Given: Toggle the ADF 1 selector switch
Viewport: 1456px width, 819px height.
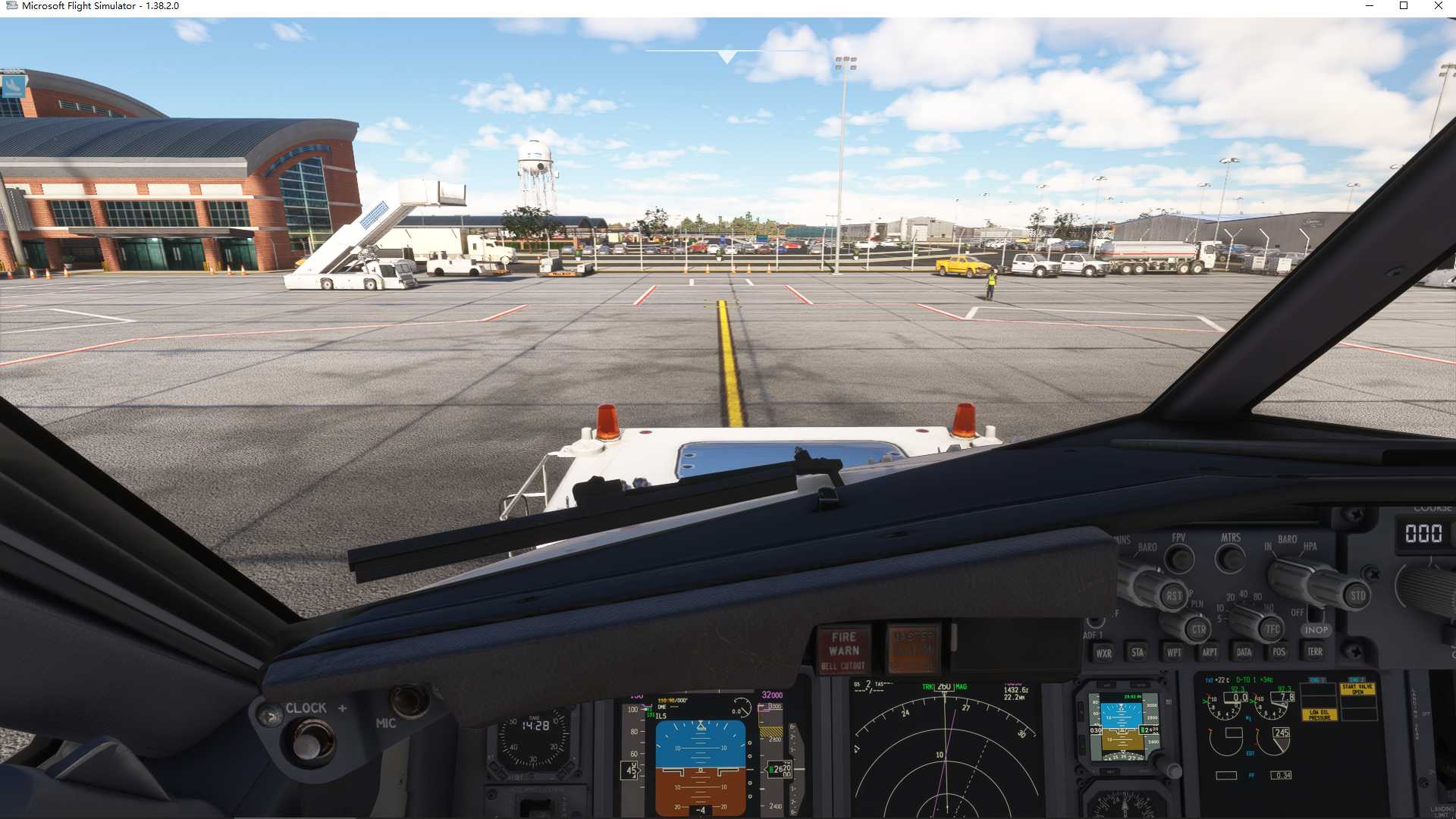Looking at the screenshot, I should click(1094, 623).
